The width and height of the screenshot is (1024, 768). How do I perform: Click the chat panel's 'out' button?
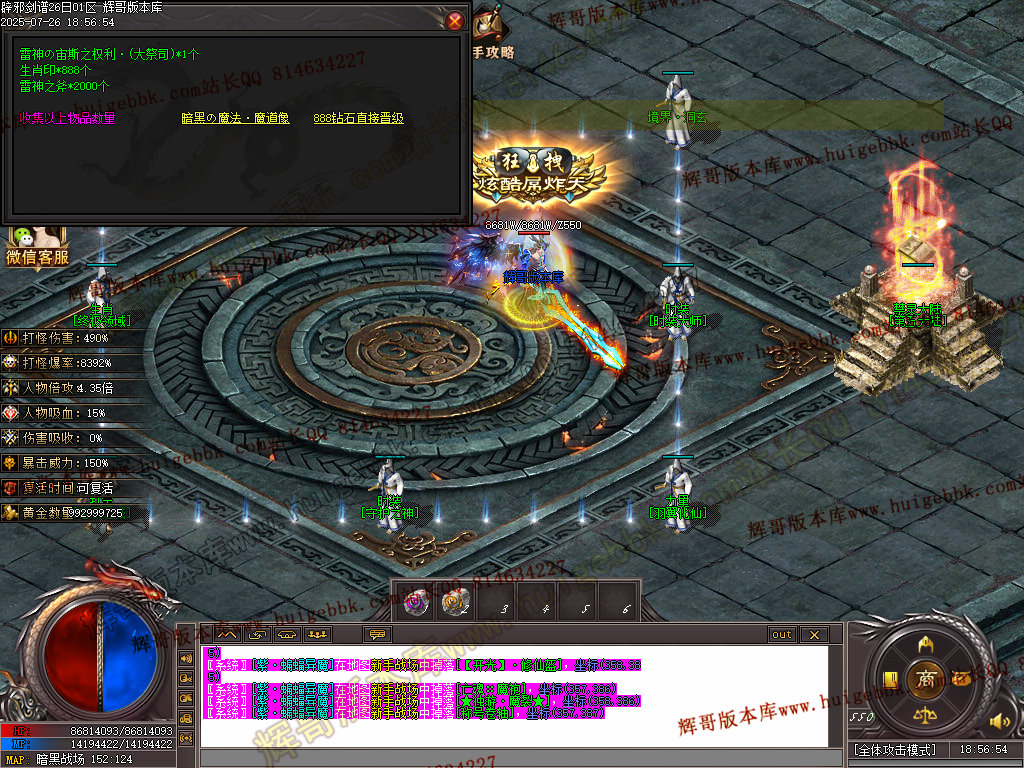782,635
